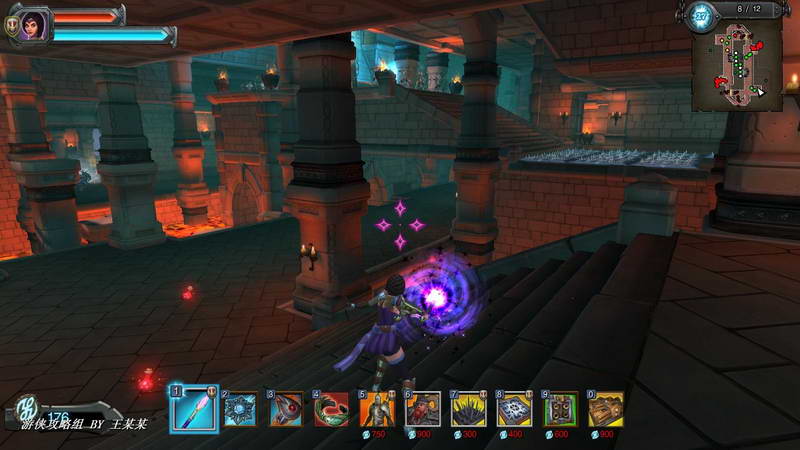The height and width of the screenshot is (450, 800).
Task: Equip the red-gem trinket in slot 3
Action: (285, 408)
